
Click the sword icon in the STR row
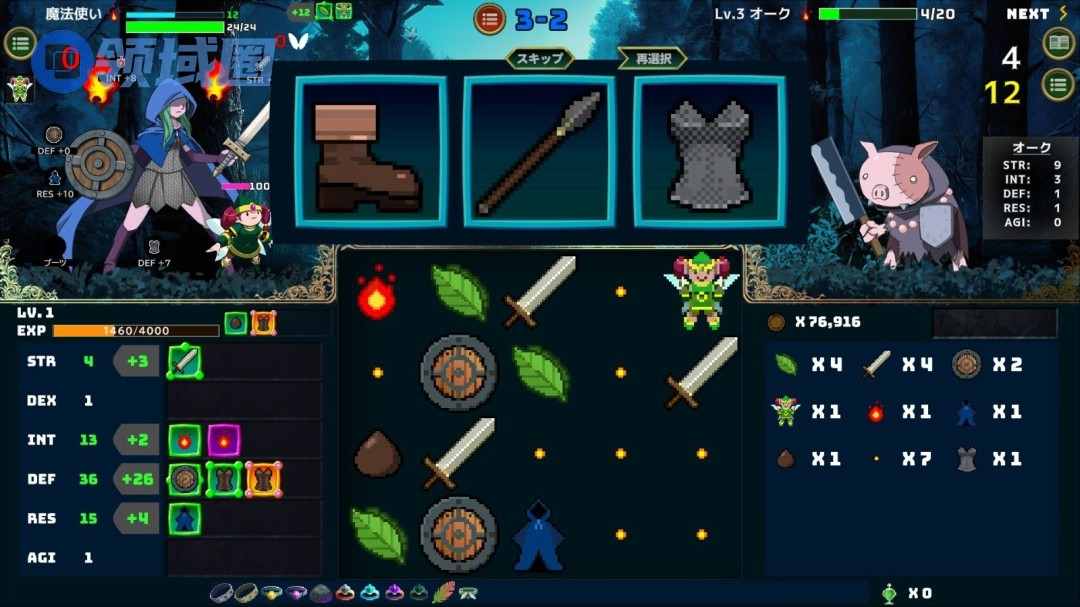[x=185, y=361]
